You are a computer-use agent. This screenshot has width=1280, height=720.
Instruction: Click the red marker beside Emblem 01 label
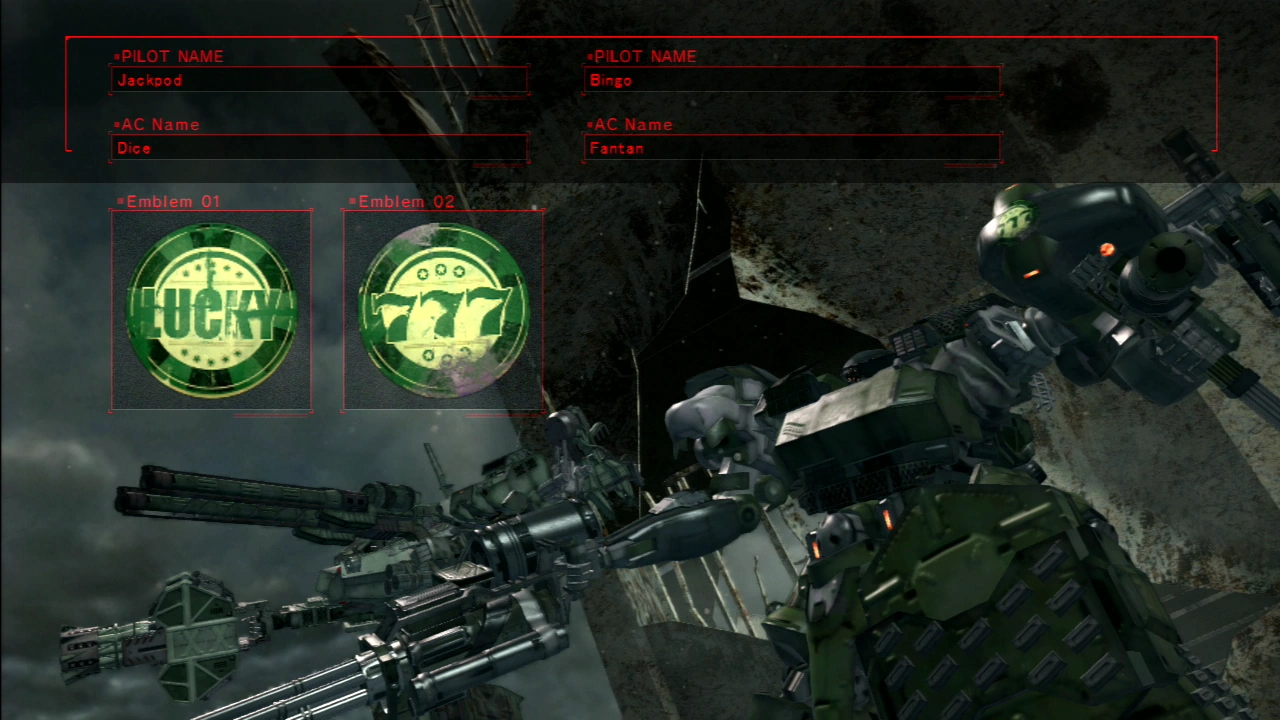click(118, 201)
